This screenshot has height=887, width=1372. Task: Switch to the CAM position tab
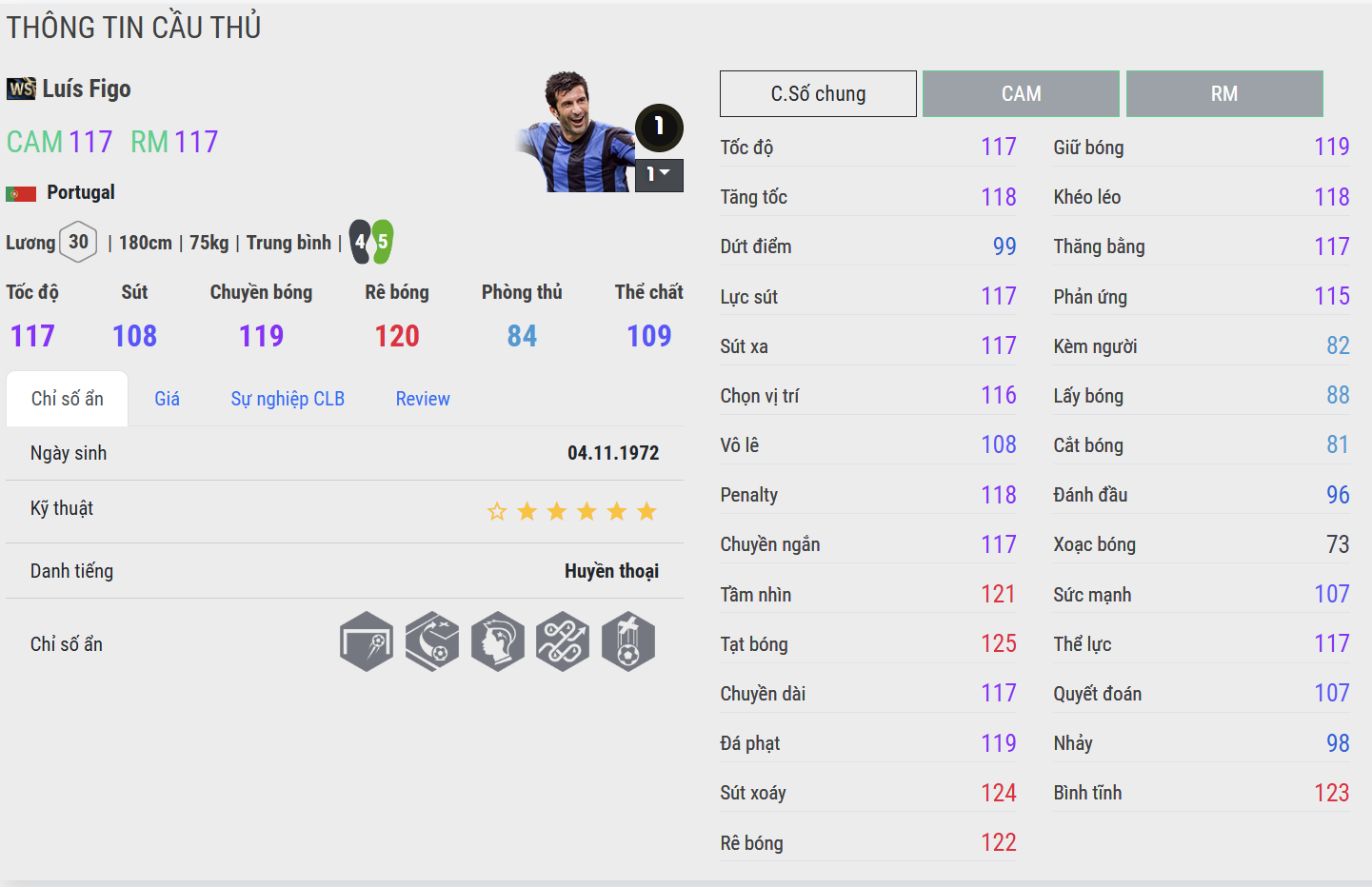click(x=1021, y=93)
